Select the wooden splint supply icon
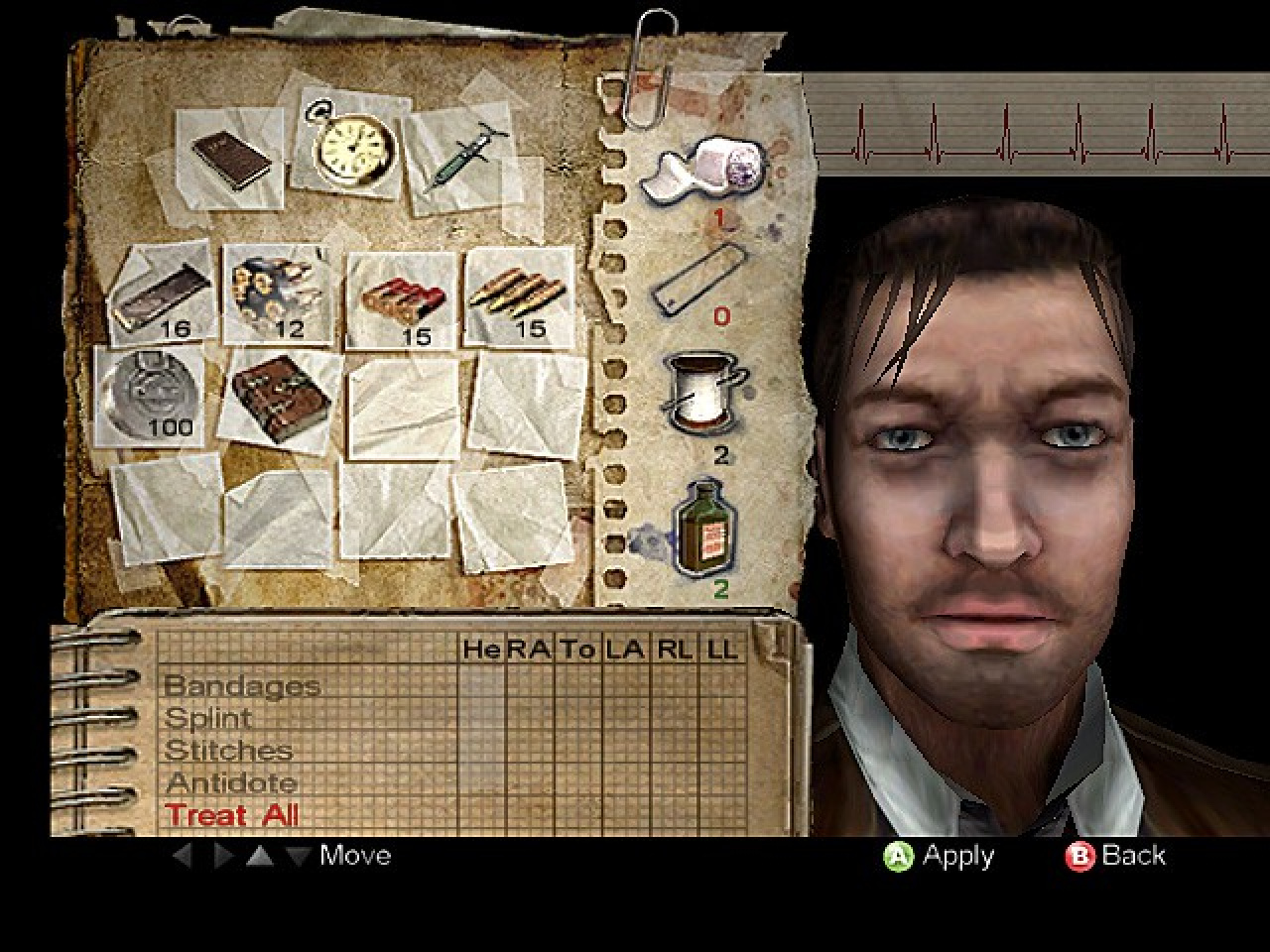1270x952 pixels. click(x=698, y=279)
